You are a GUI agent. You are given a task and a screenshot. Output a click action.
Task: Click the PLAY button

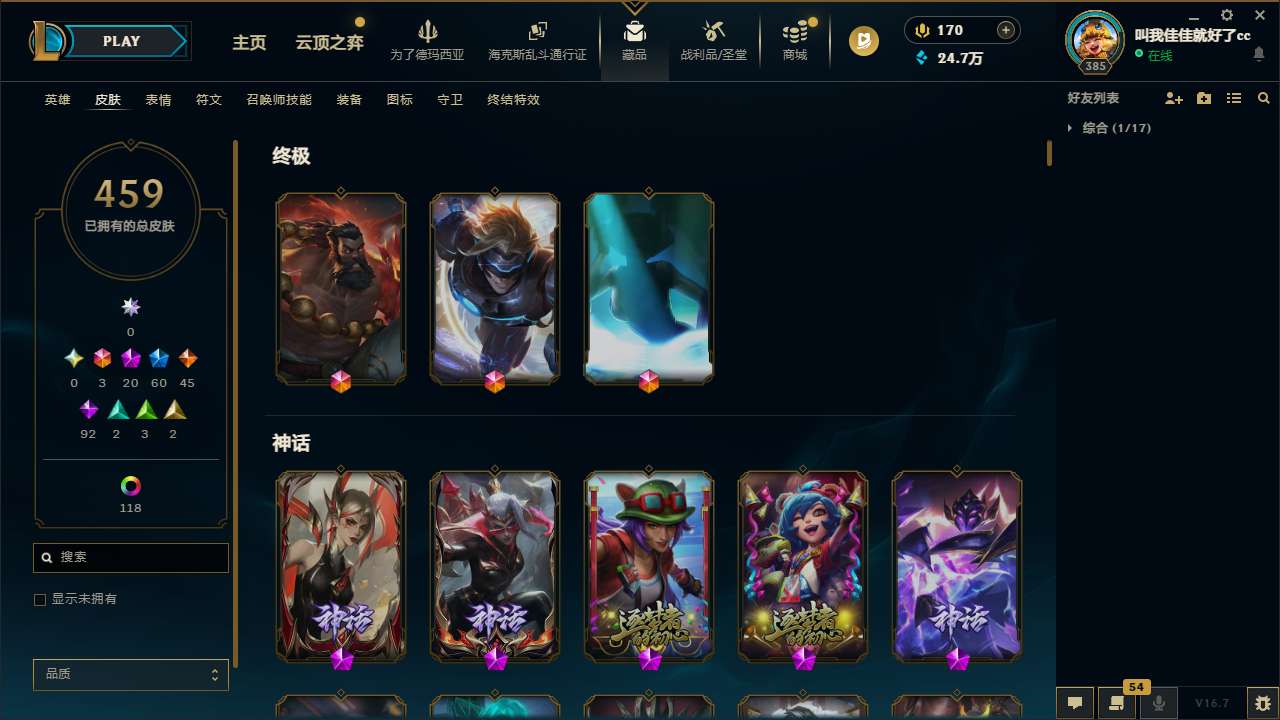pyautogui.click(x=121, y=41)
